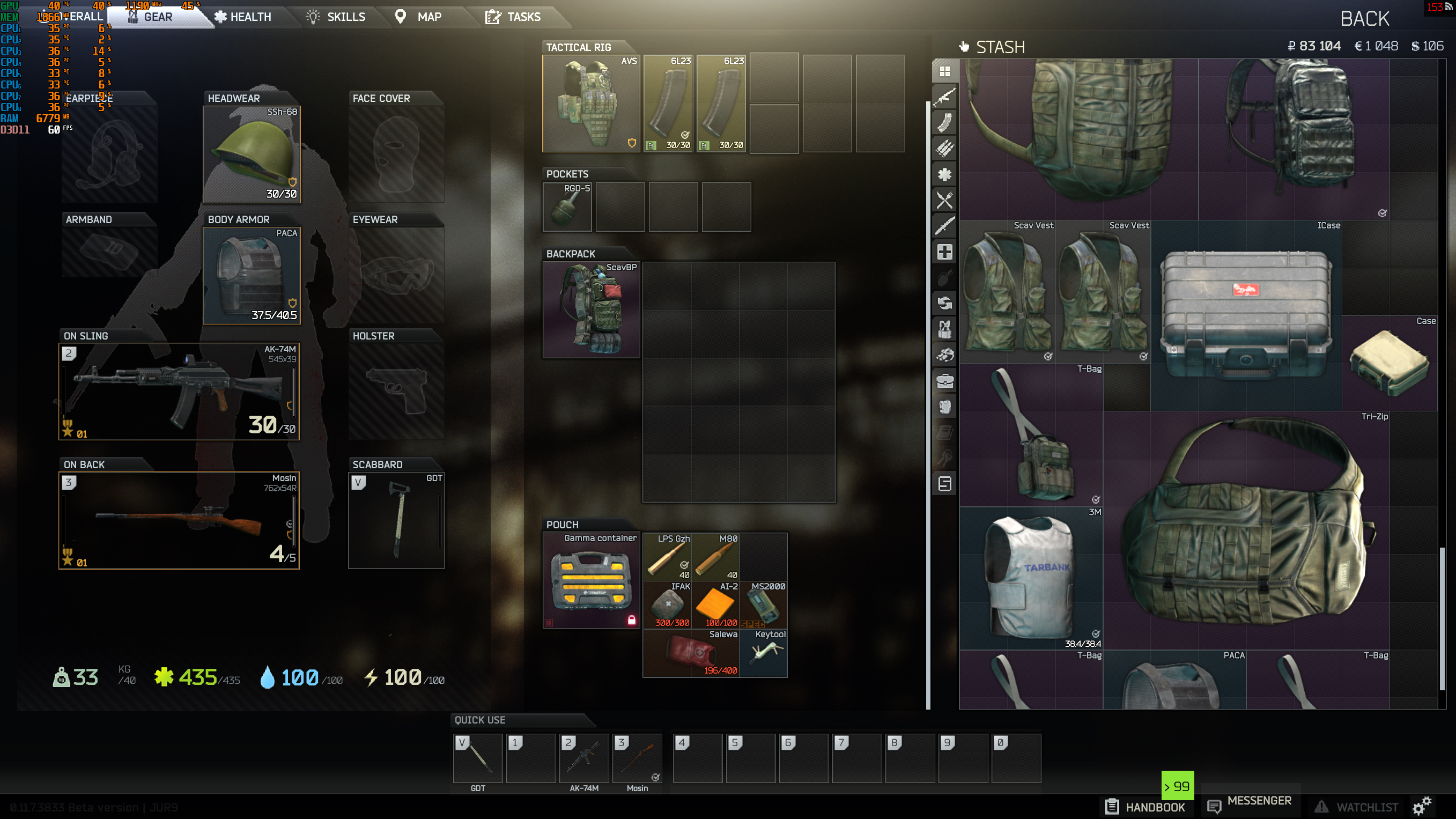Expand the all-items grid view in the stash

(944, 71)
